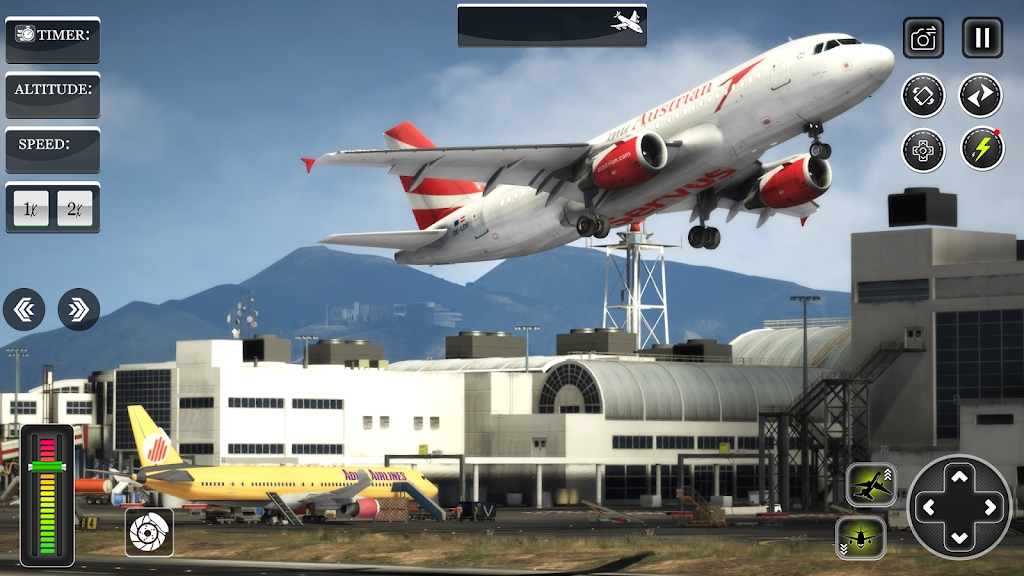Apply the brake disc button

149,532
